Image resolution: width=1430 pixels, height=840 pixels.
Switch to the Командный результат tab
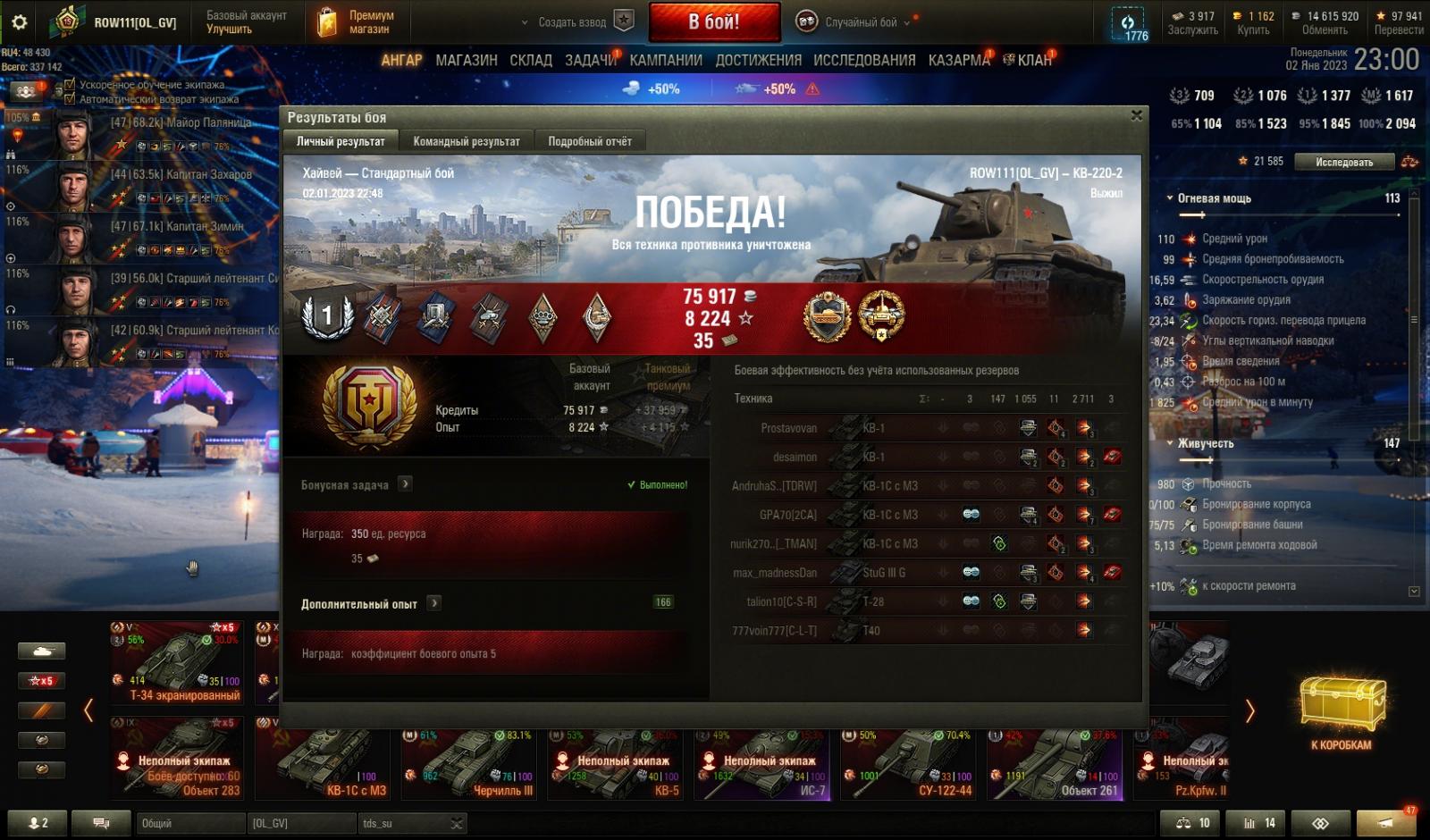[x=466, y=141]
